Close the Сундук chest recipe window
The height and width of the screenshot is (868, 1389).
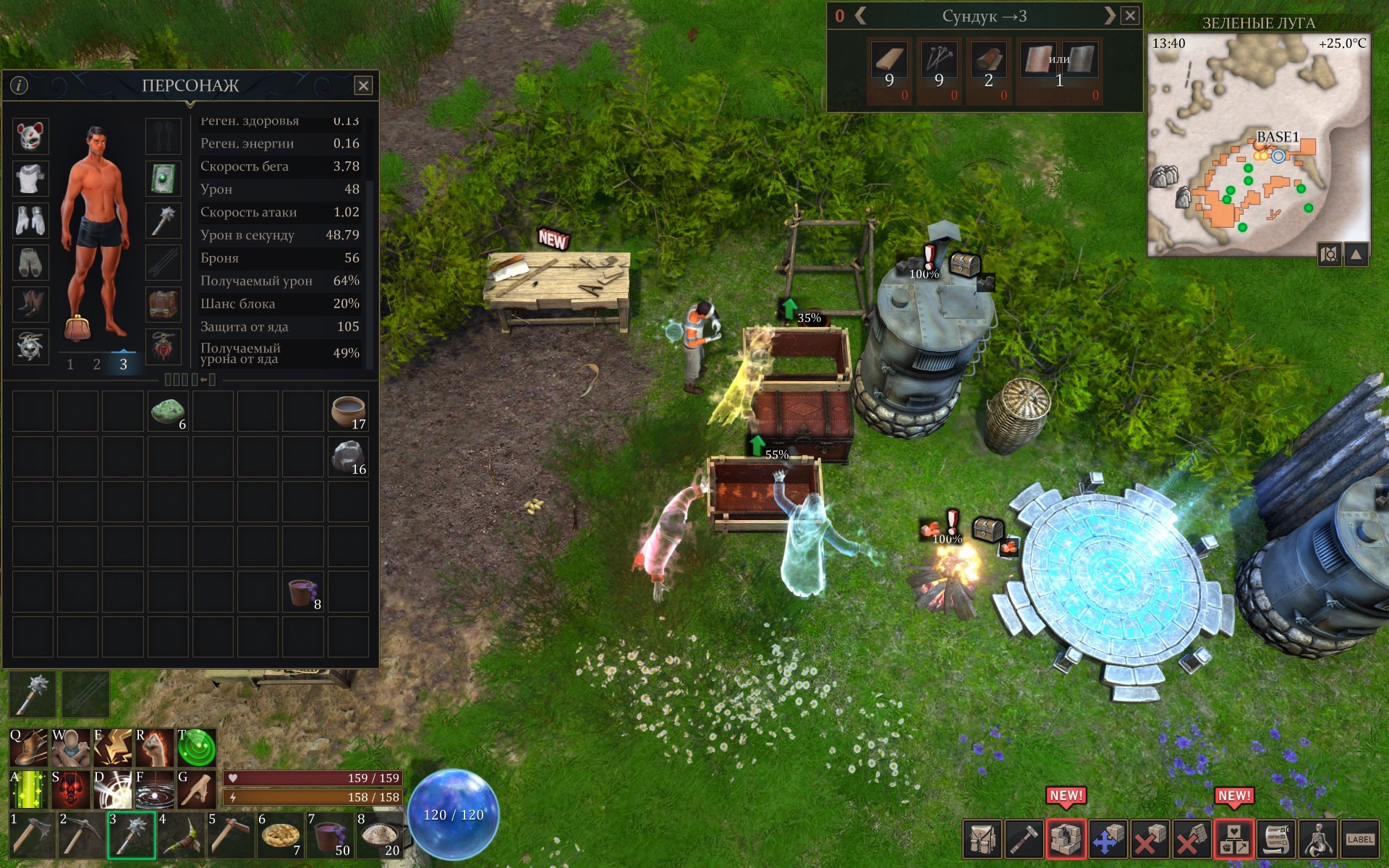1130,16
